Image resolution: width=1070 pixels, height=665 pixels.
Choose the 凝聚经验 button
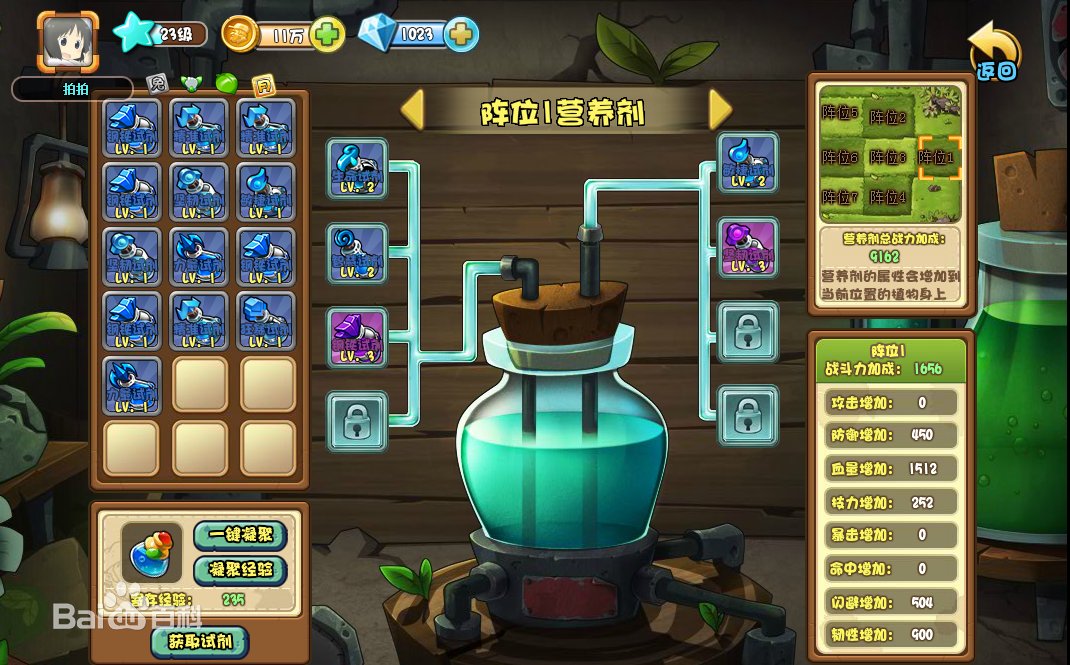click(x=239, y=570)
